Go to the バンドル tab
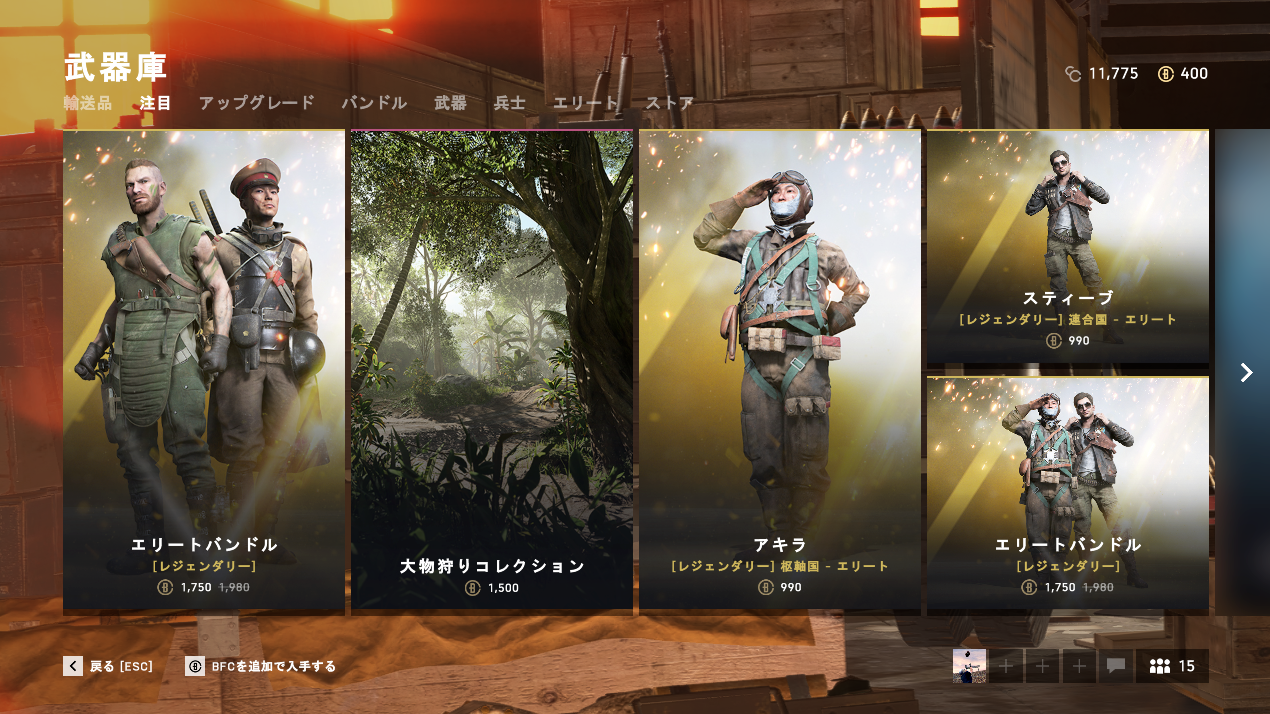The image size is (1270, 714). 374,103
